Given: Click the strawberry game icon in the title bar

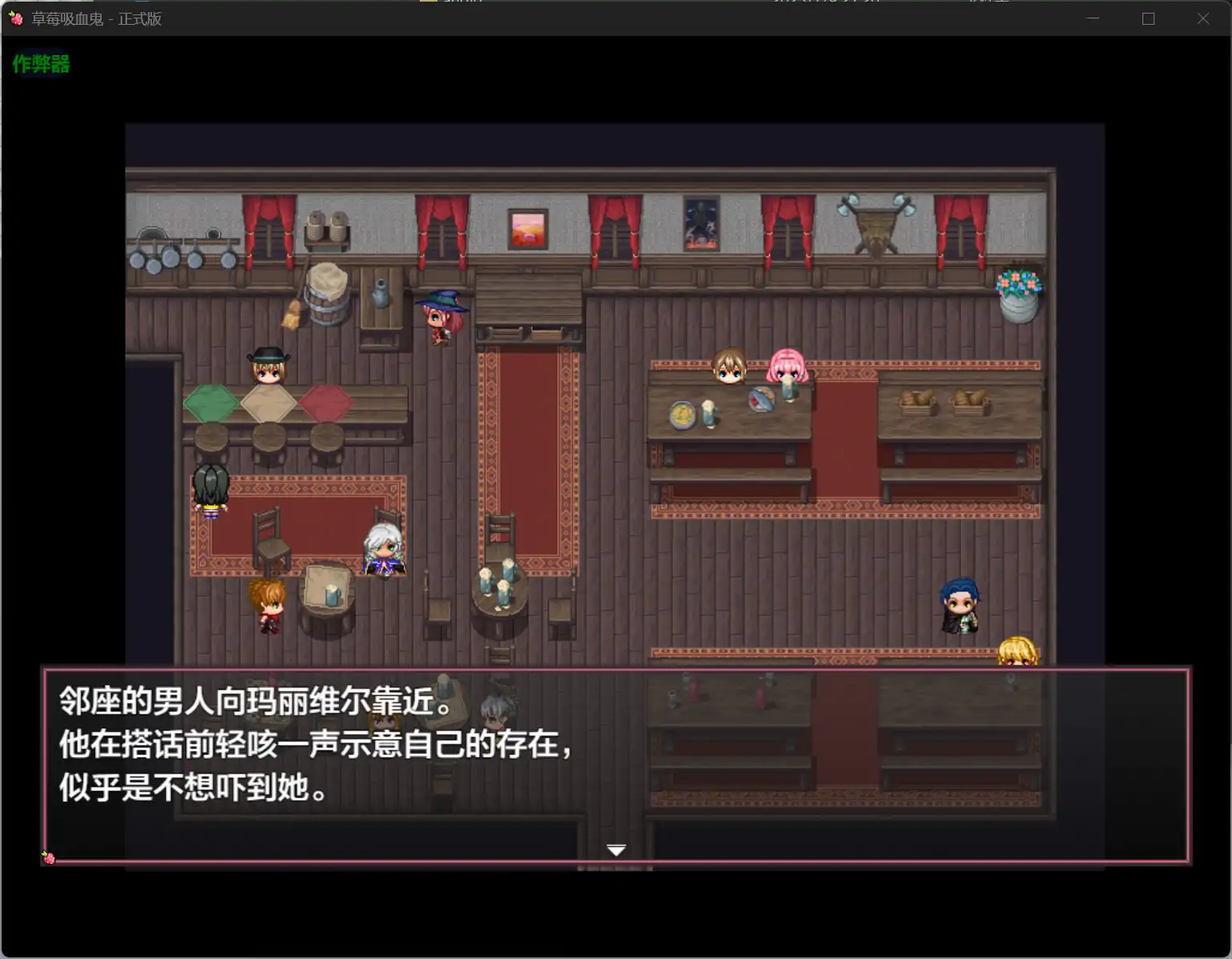Looking at the screenshot, I should [x=17, y=18].
